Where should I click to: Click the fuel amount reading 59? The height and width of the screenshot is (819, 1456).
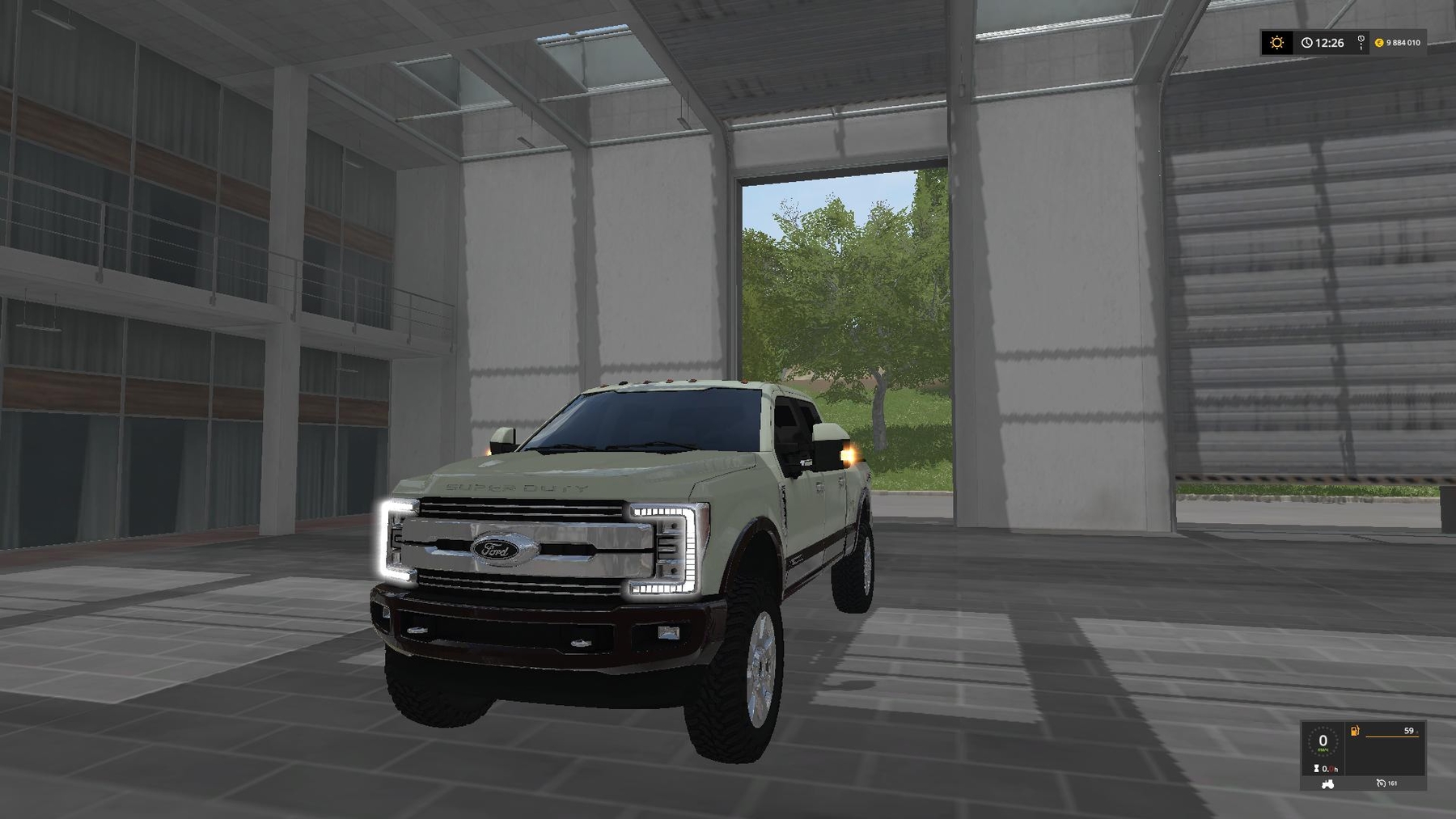1409,731
